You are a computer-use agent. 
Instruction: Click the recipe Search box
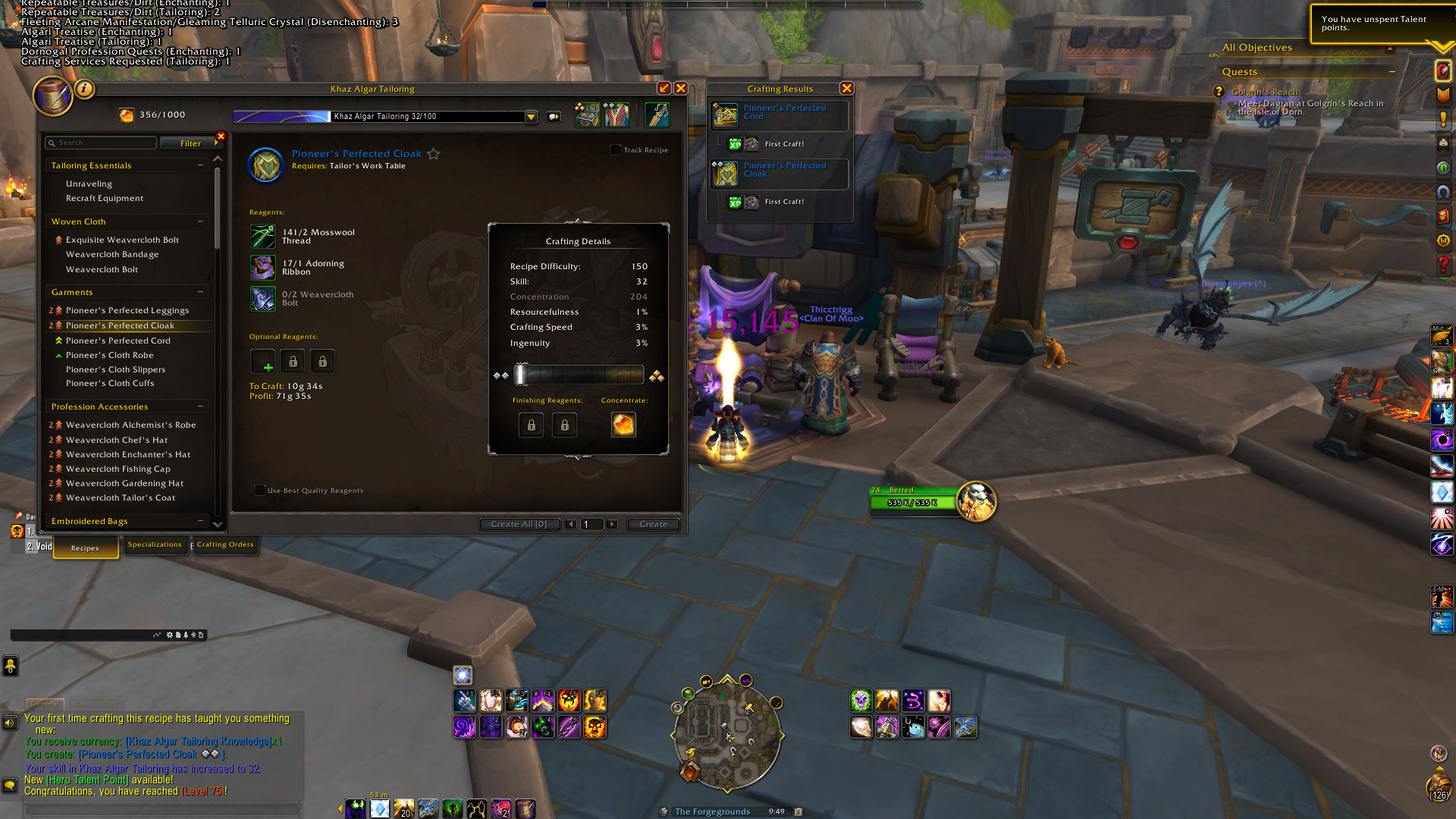tap(102, 143)
